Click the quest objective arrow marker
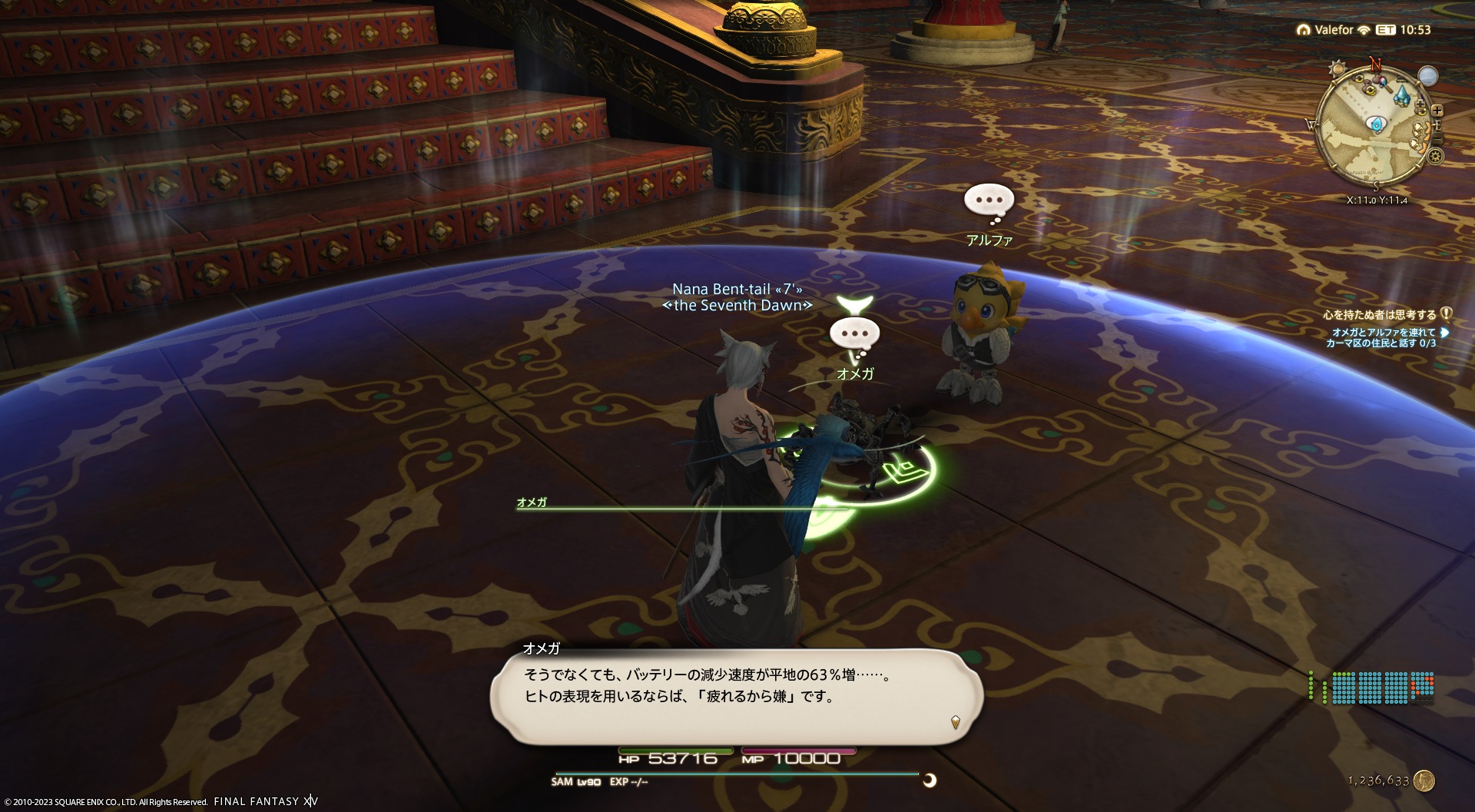 pos(1444,333)
